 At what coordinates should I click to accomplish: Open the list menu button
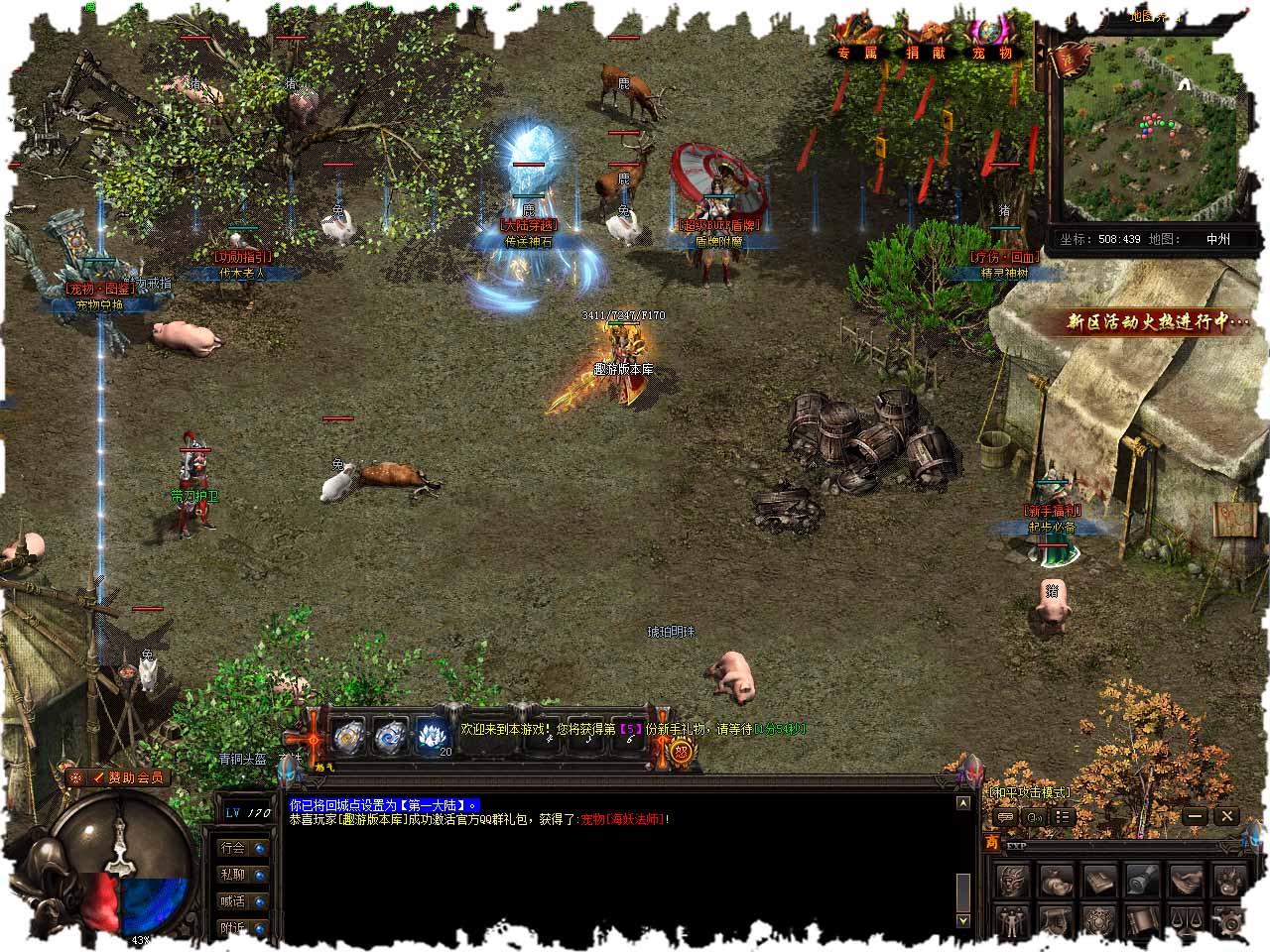1063,817
